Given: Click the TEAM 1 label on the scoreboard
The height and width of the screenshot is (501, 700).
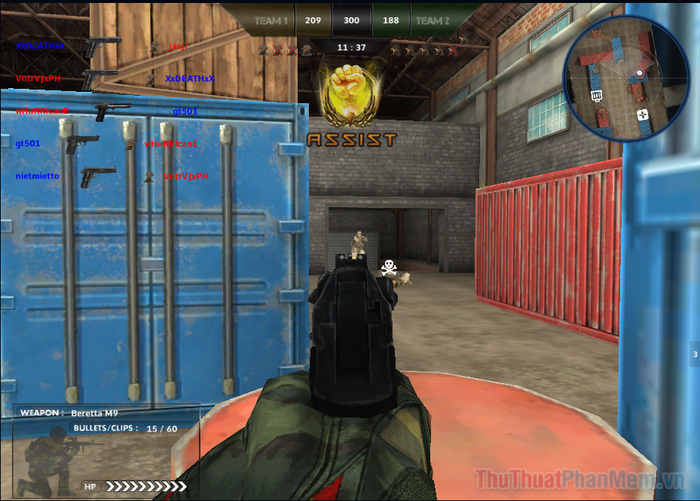Looking at the screenshot, I should click(272, 20).
